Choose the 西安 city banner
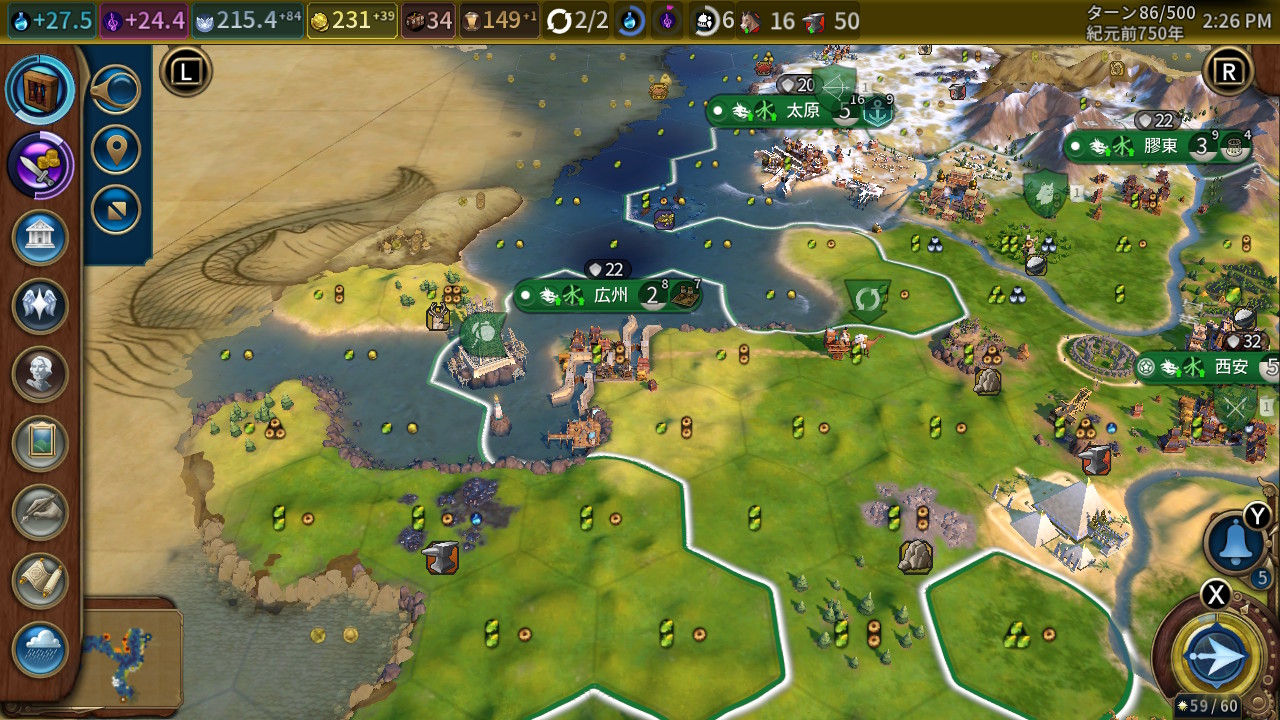Viewport: 1280px width, 720px height. pyautogui.click(x=1230, y=367)
